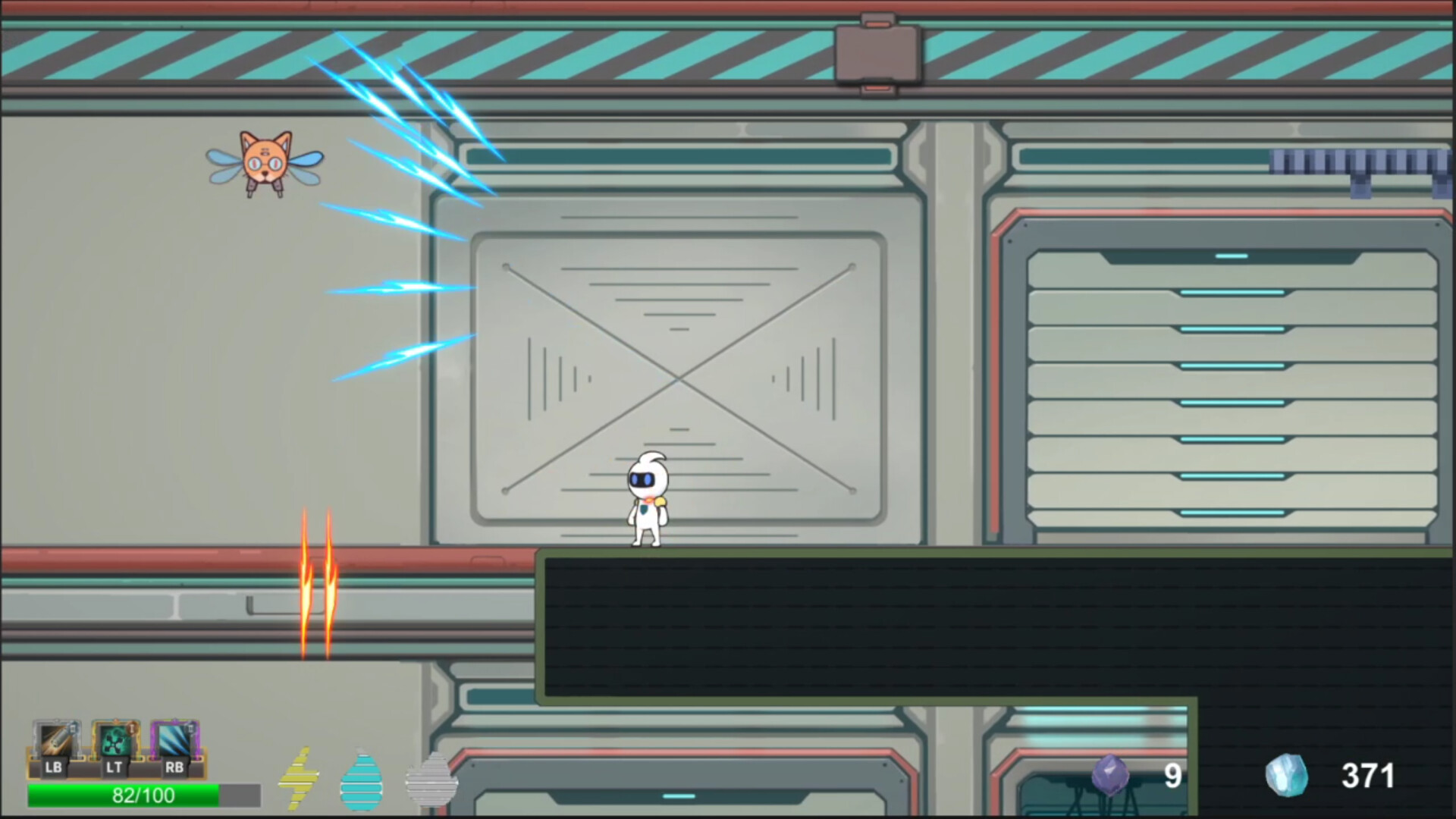Click the flying cat-drone enemy

coord(264,163)
